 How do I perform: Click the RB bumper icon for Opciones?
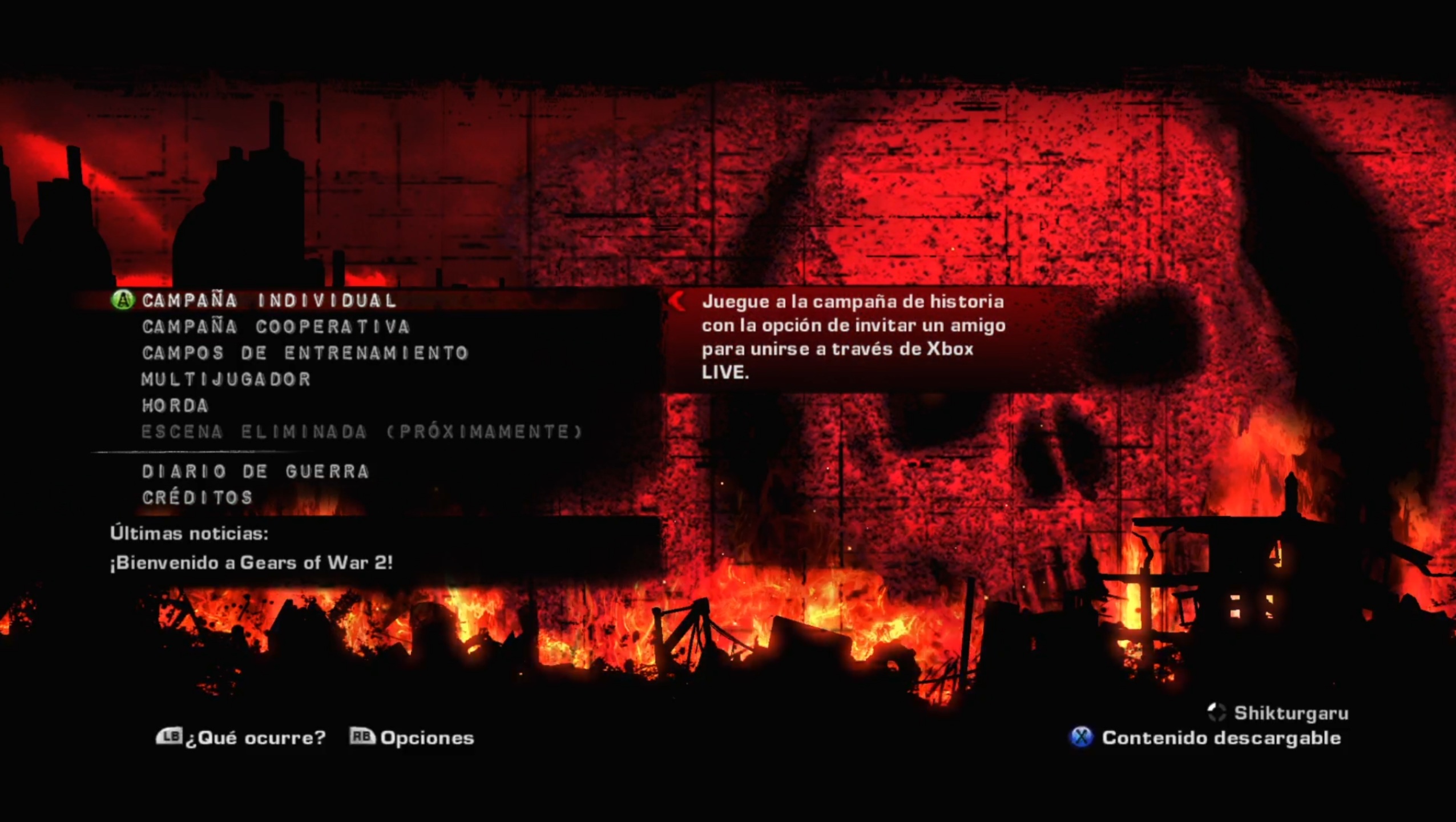coord(364,738)
